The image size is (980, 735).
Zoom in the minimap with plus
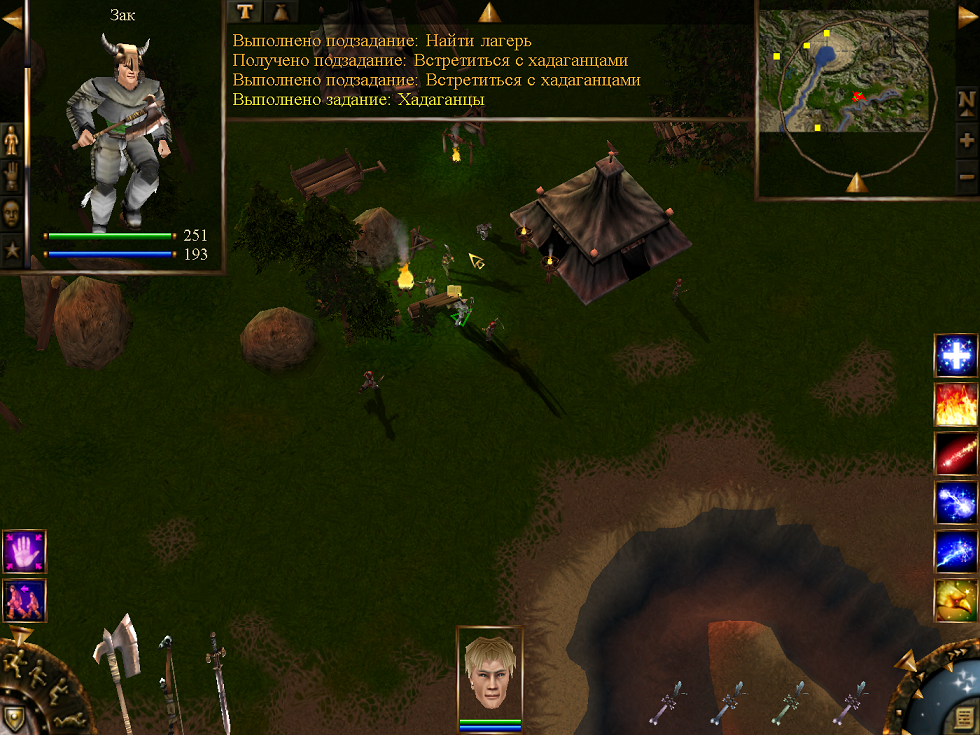(966, 140)
